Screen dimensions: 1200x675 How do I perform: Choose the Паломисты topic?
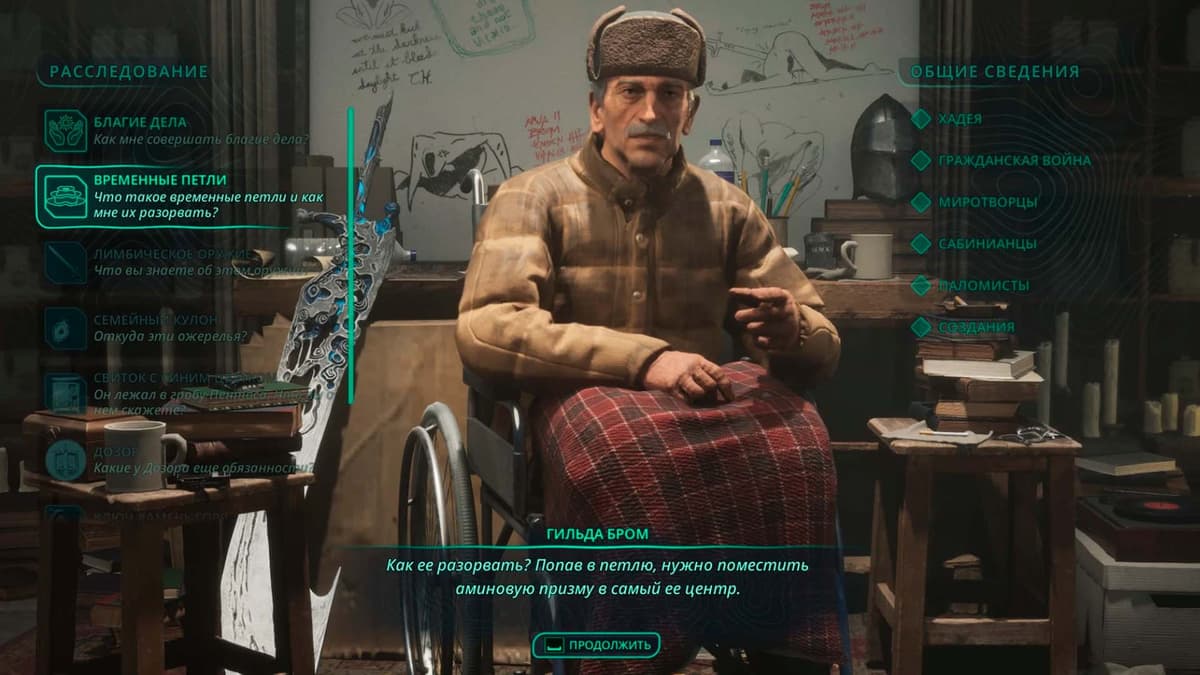(983, 286)
